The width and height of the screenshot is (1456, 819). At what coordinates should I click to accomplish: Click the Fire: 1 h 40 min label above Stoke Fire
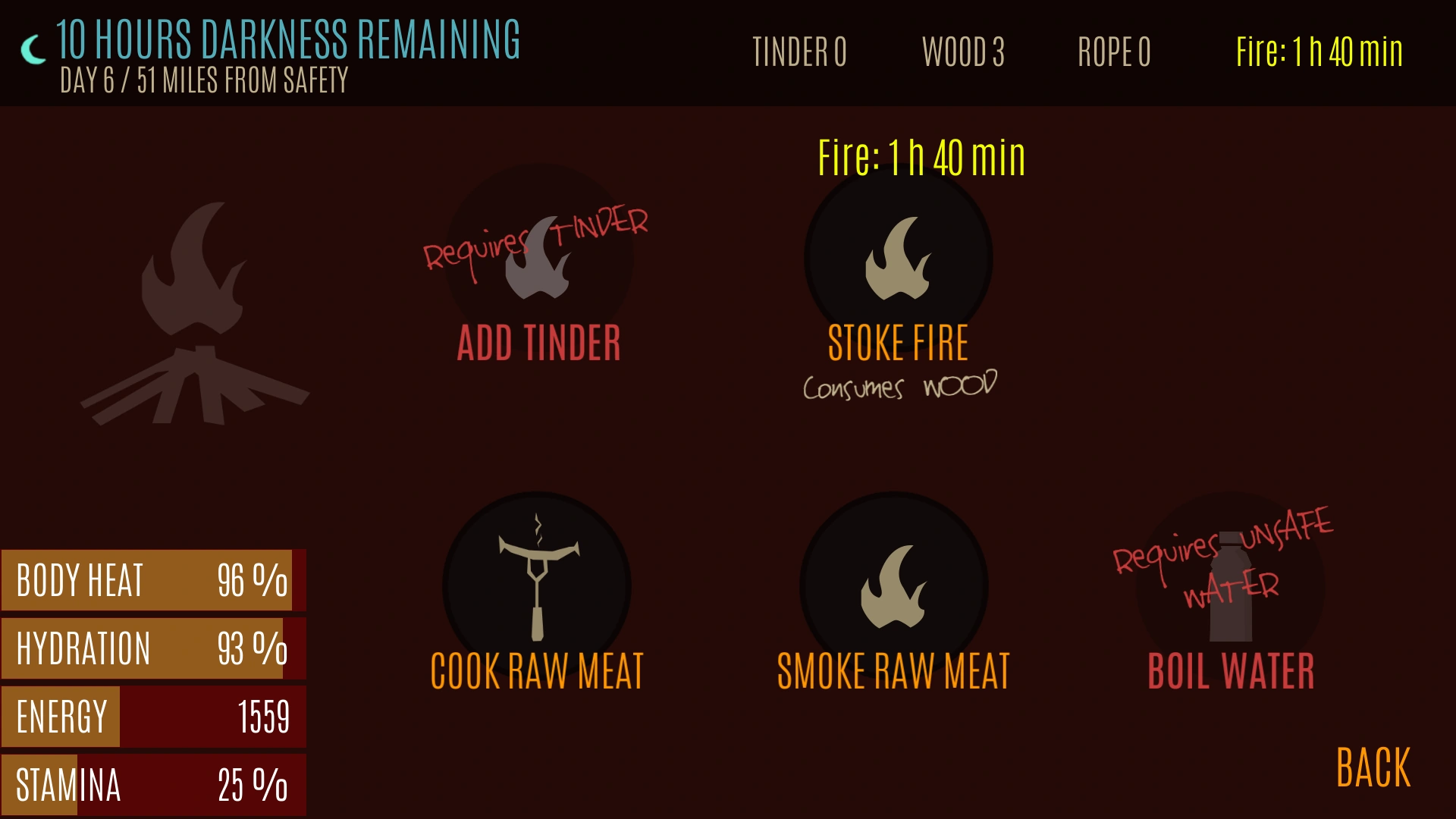pos(920,158)
